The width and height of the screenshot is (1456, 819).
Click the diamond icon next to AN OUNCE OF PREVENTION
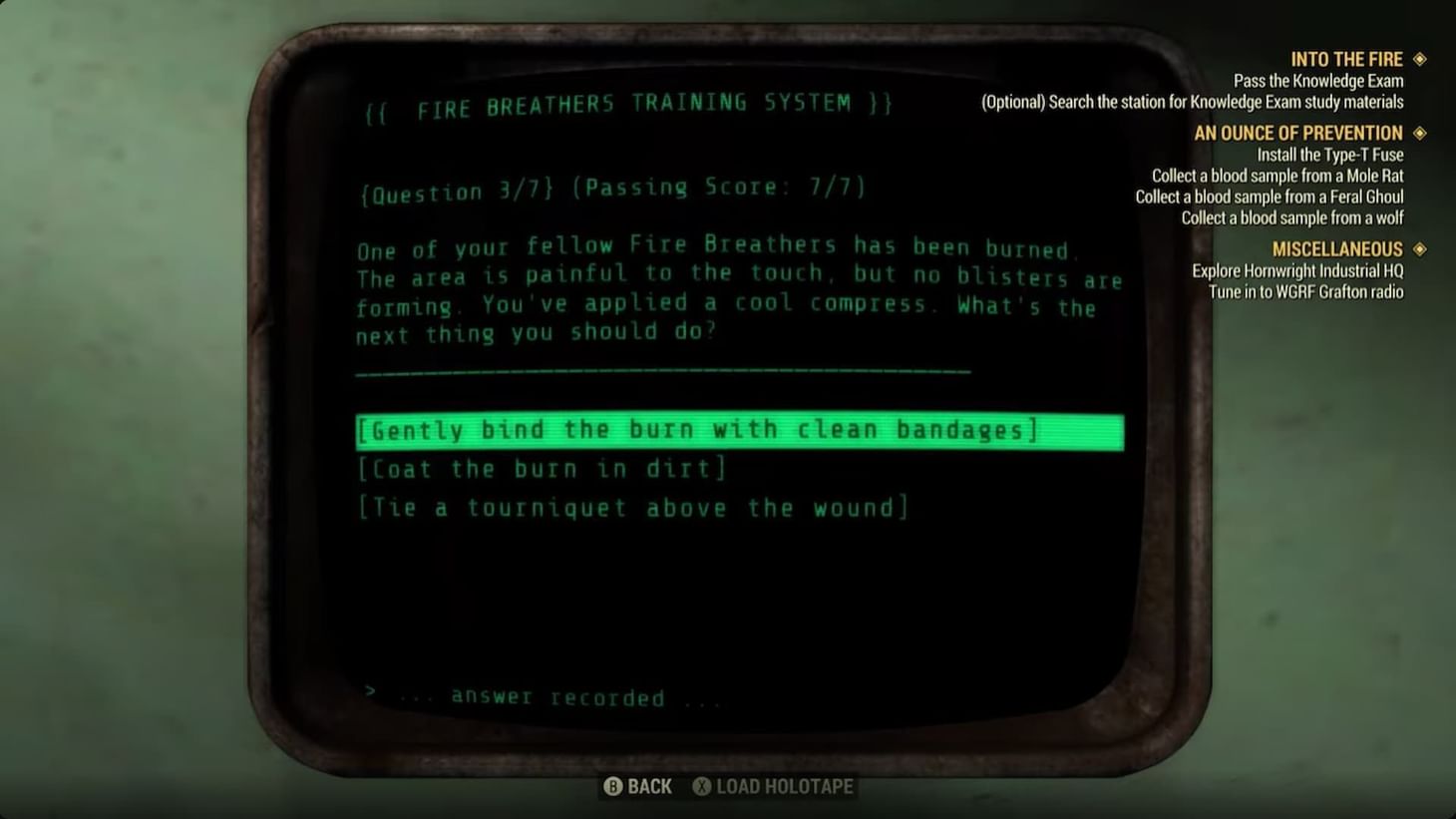point(1418,133)
